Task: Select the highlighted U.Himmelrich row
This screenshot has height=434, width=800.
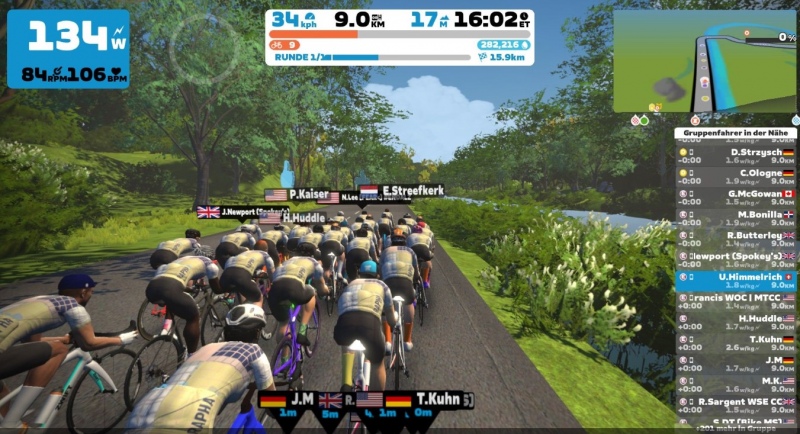Action: point(735,279)
